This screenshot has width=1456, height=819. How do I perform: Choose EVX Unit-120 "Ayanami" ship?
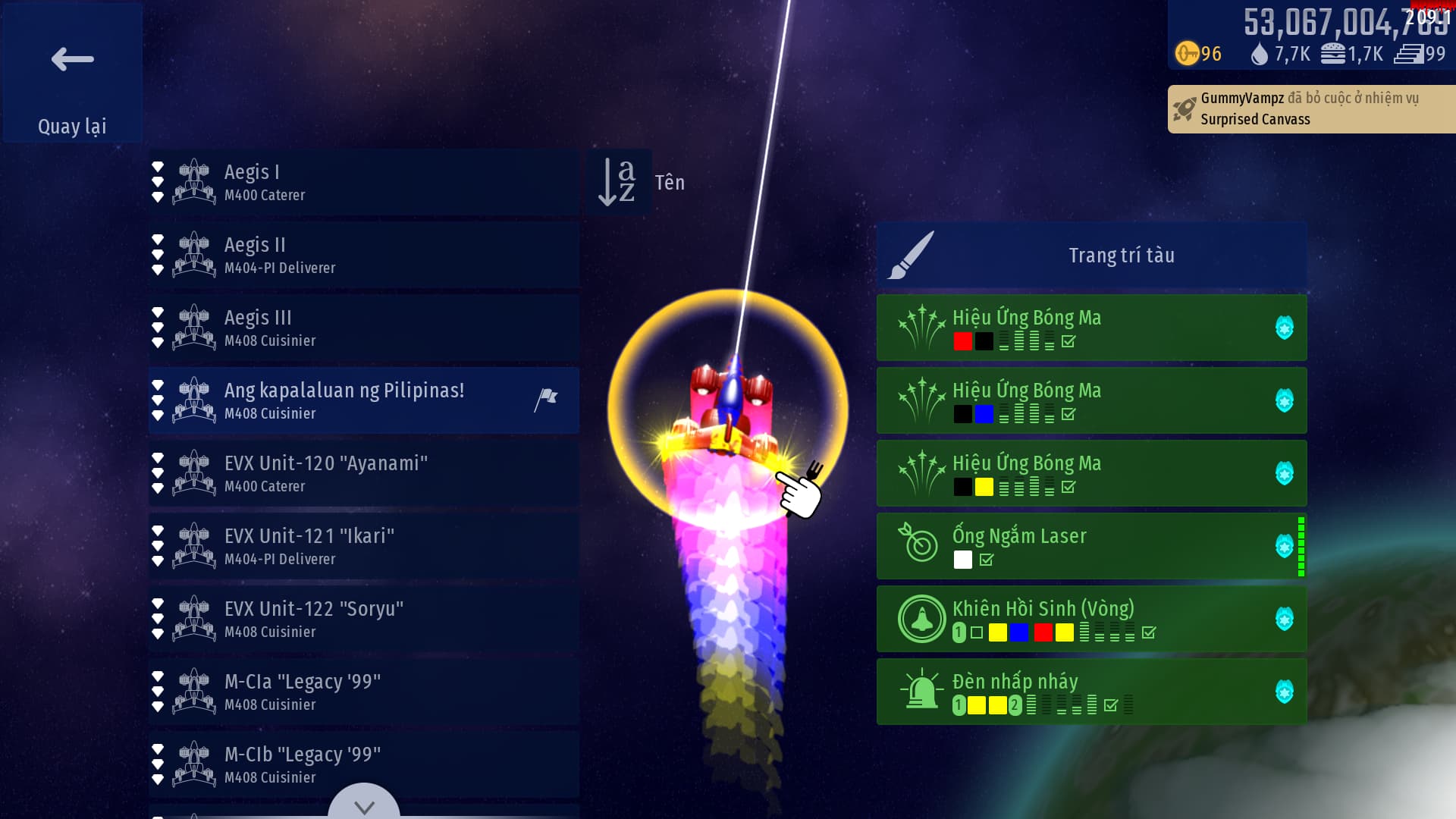364,473
